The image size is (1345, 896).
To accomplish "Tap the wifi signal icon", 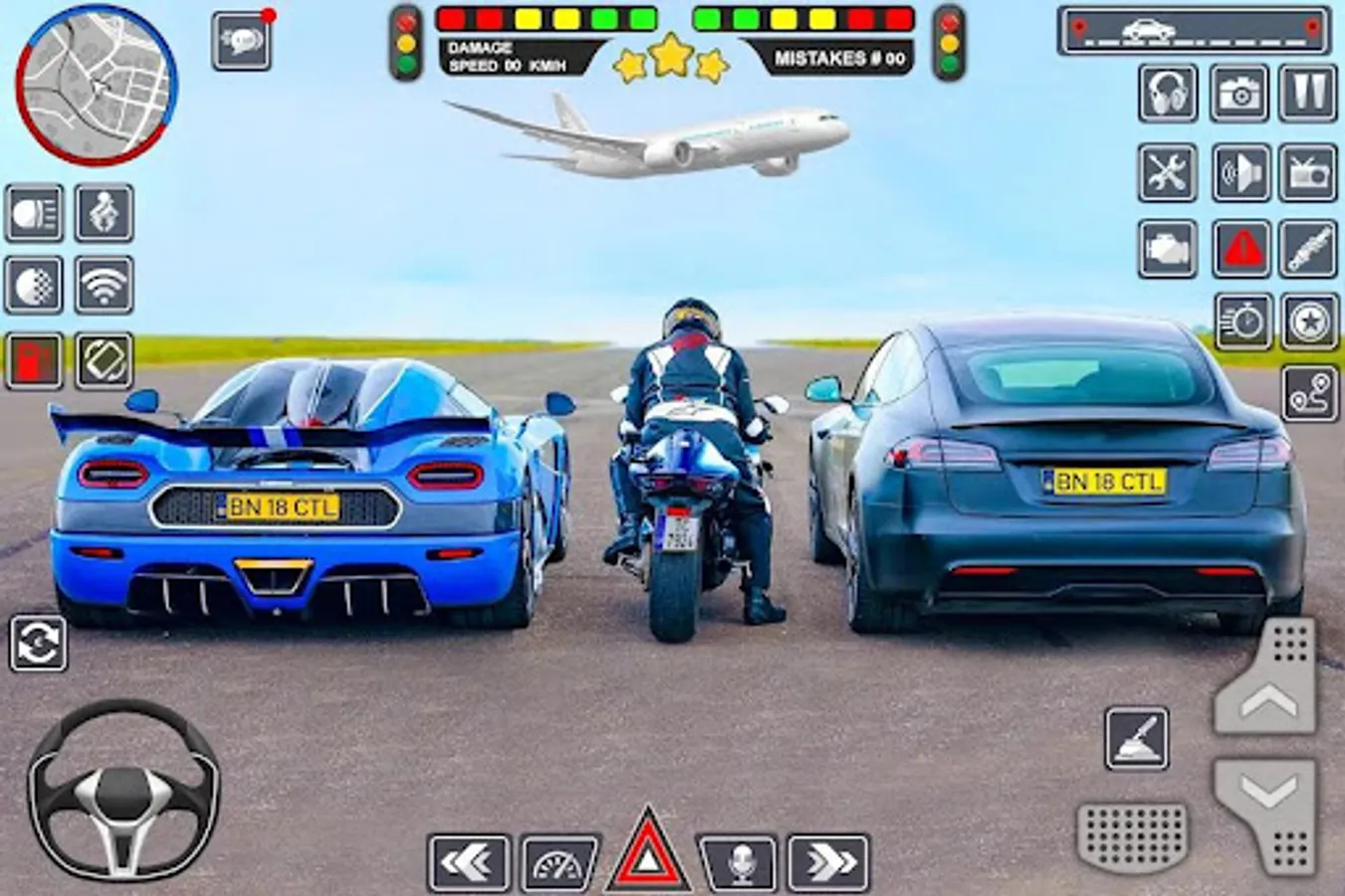I will point(104,286).
